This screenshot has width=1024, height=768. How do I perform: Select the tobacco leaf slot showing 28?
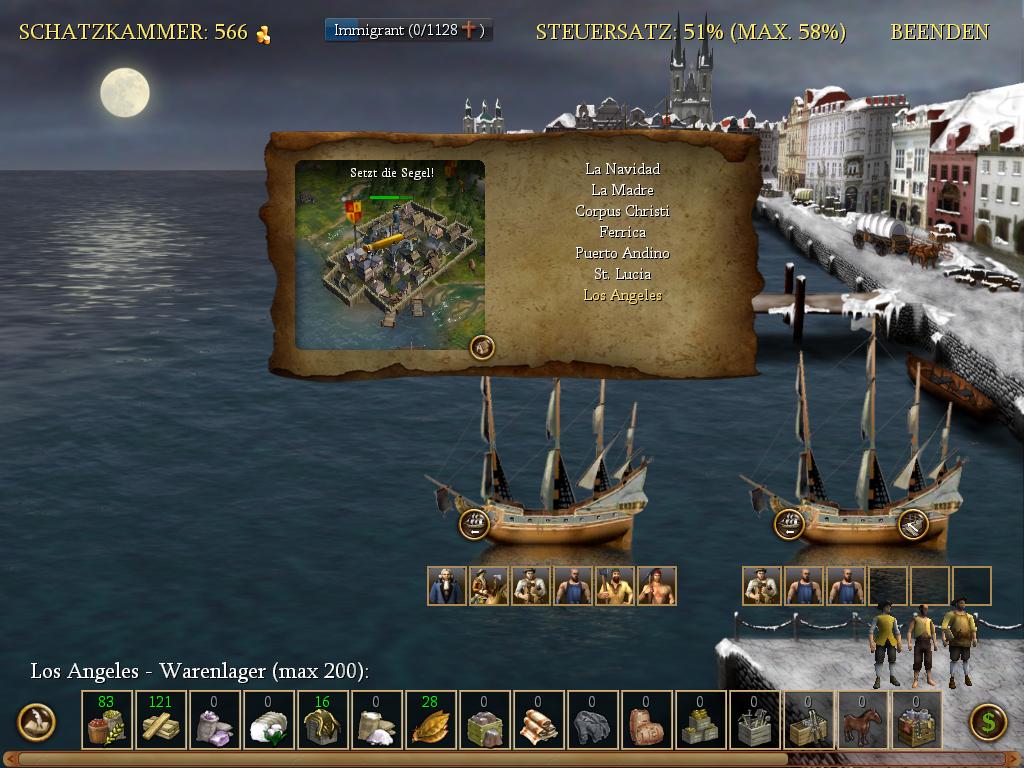[x=430, y=721]
